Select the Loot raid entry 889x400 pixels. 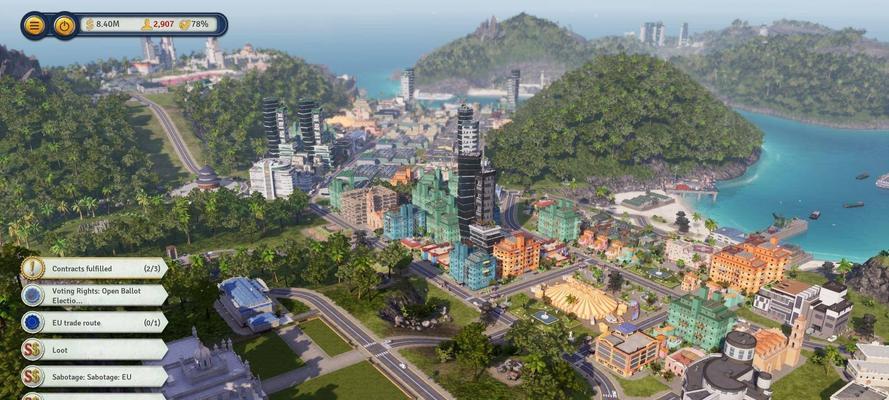[x=95, y=349]
